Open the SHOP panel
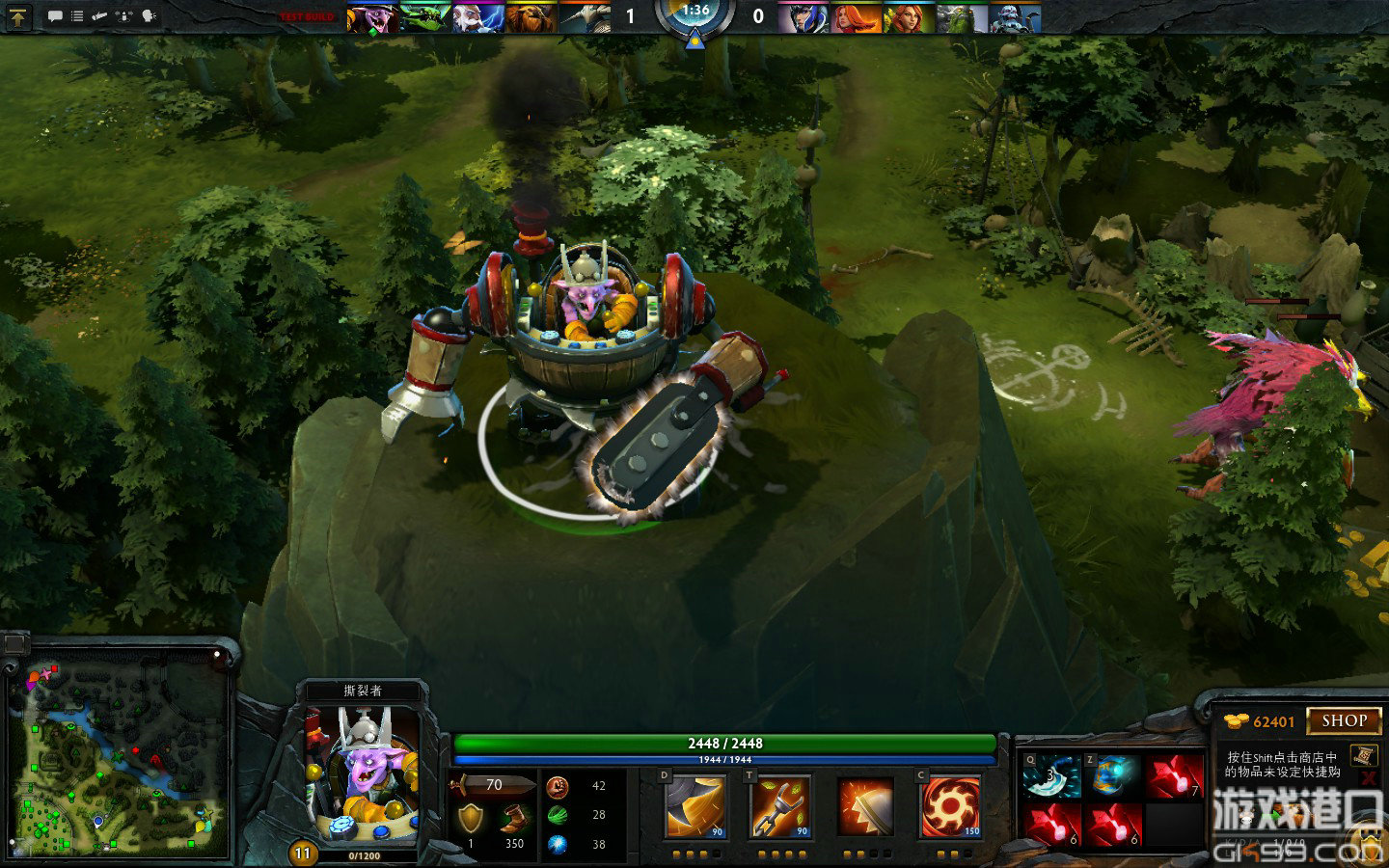 [1344, 720]
